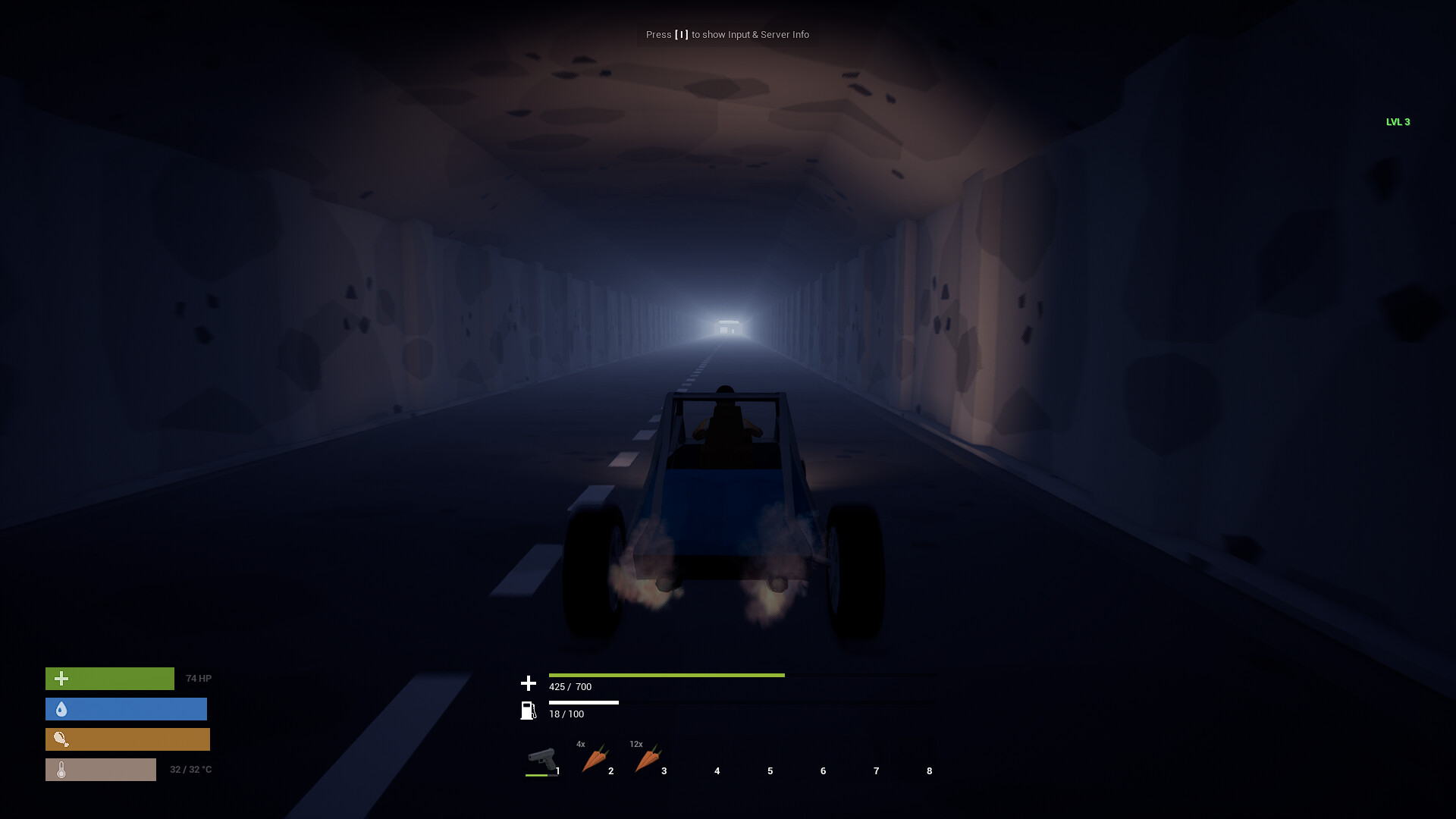Click the vehicle health plus icon
The height and width of the screenshot is (819, 1456).
pyautogui.click(x=528, y=682)
